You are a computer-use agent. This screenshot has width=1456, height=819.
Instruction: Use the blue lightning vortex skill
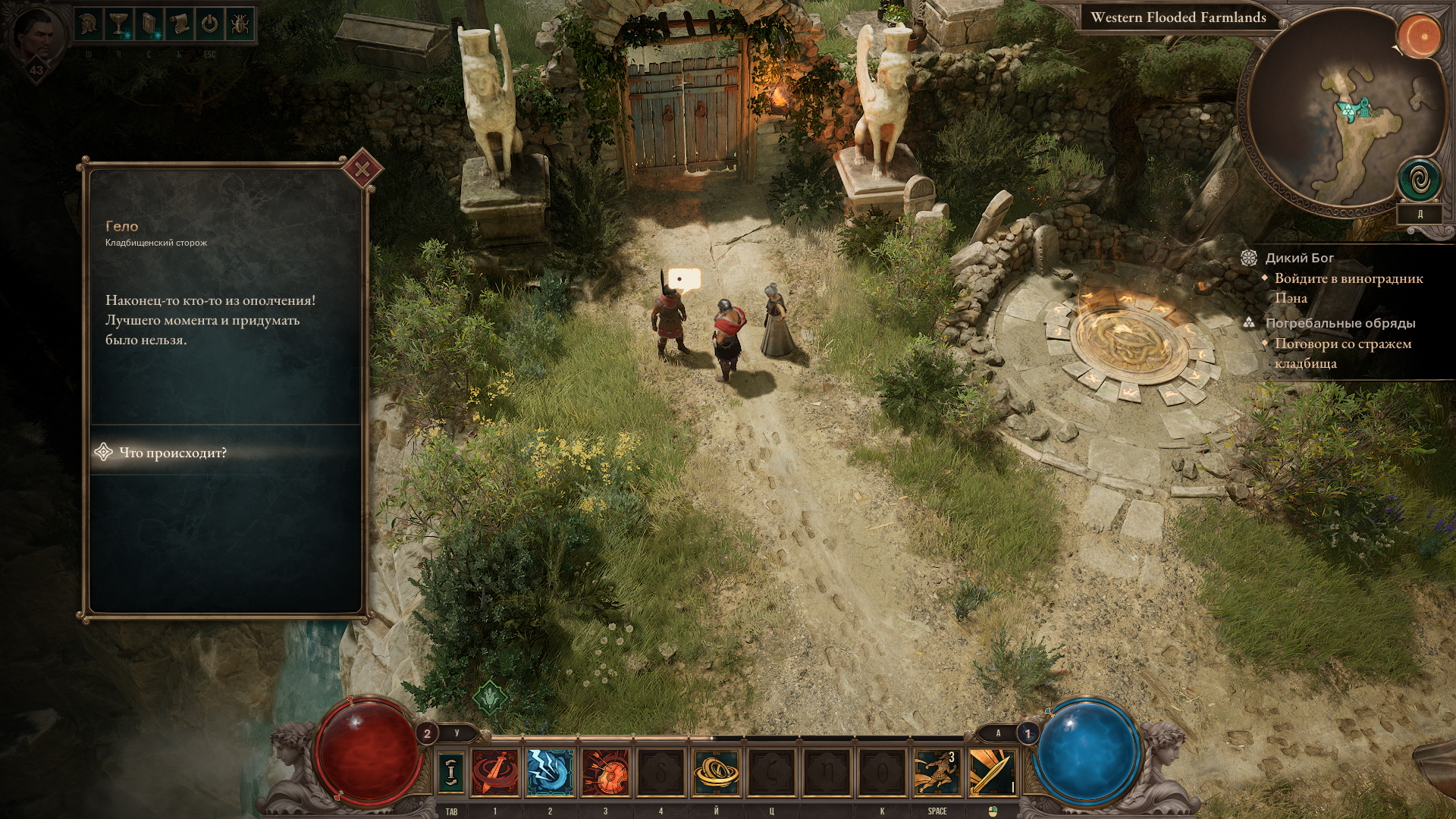pyautogui.click(x=550, y=771)
